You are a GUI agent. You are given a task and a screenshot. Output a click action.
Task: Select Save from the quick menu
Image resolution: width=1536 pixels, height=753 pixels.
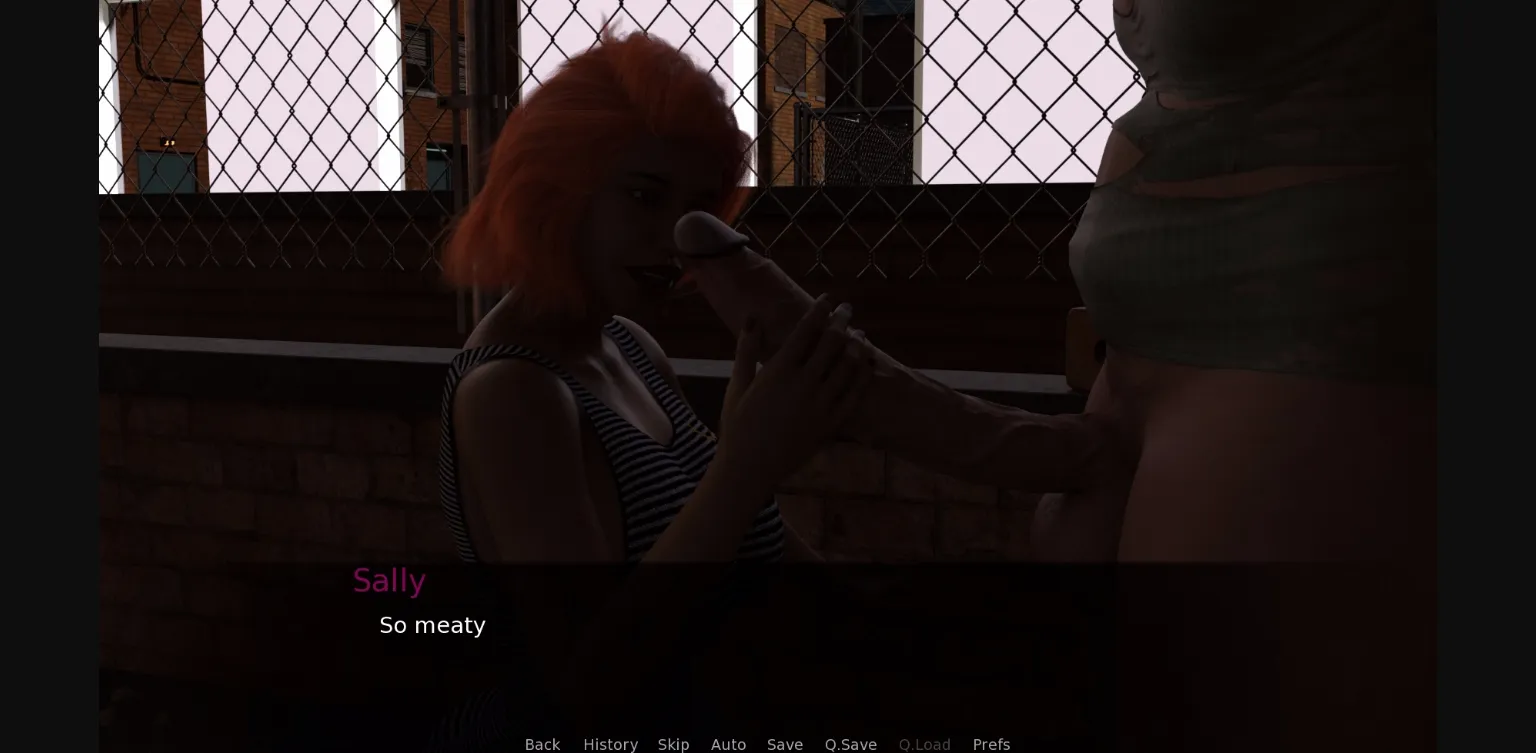(784, 744)
